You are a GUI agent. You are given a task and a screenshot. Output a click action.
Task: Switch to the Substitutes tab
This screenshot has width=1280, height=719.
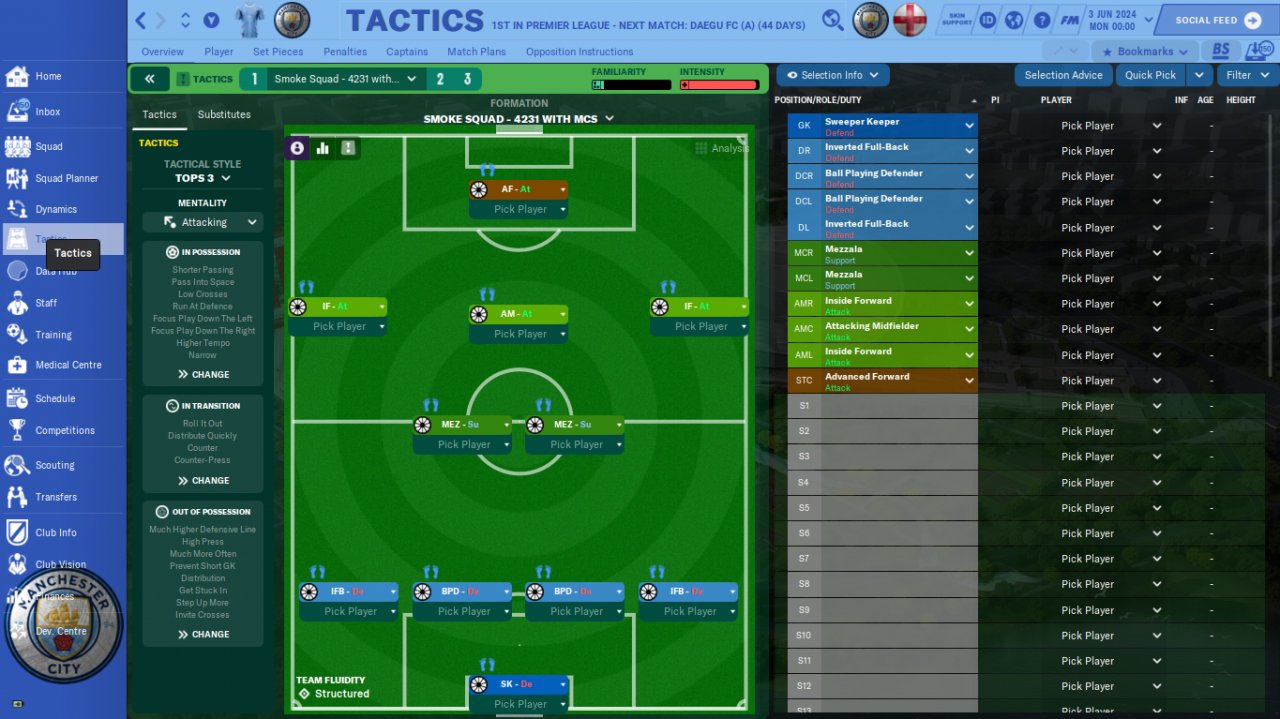coord(224,115)
